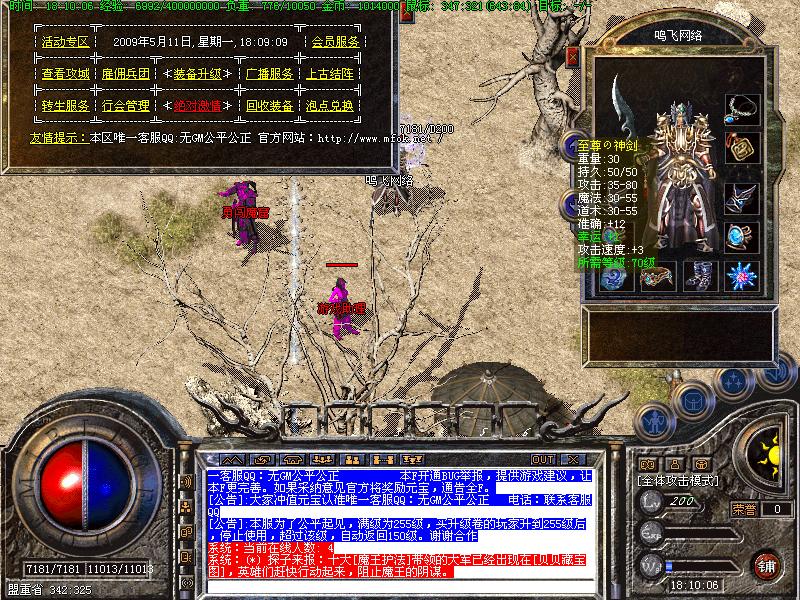Open 行会管理 guild management
800x600 pixels.
tap(125, 105)
